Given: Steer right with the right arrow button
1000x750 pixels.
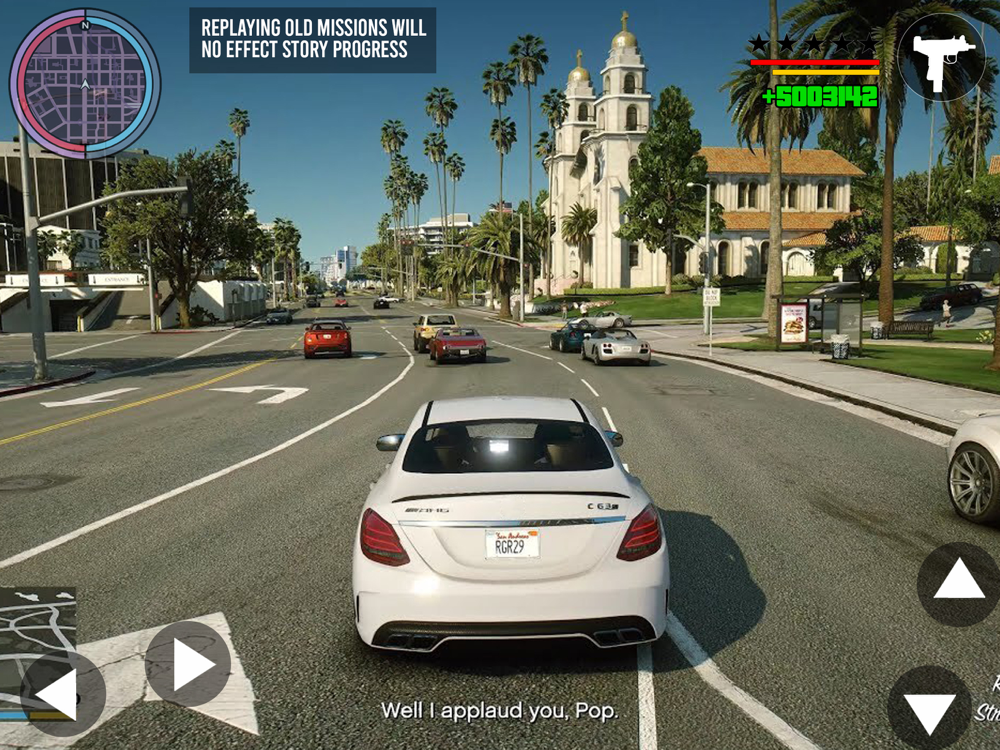Looking at the screenshot, I should click(188, 664).
